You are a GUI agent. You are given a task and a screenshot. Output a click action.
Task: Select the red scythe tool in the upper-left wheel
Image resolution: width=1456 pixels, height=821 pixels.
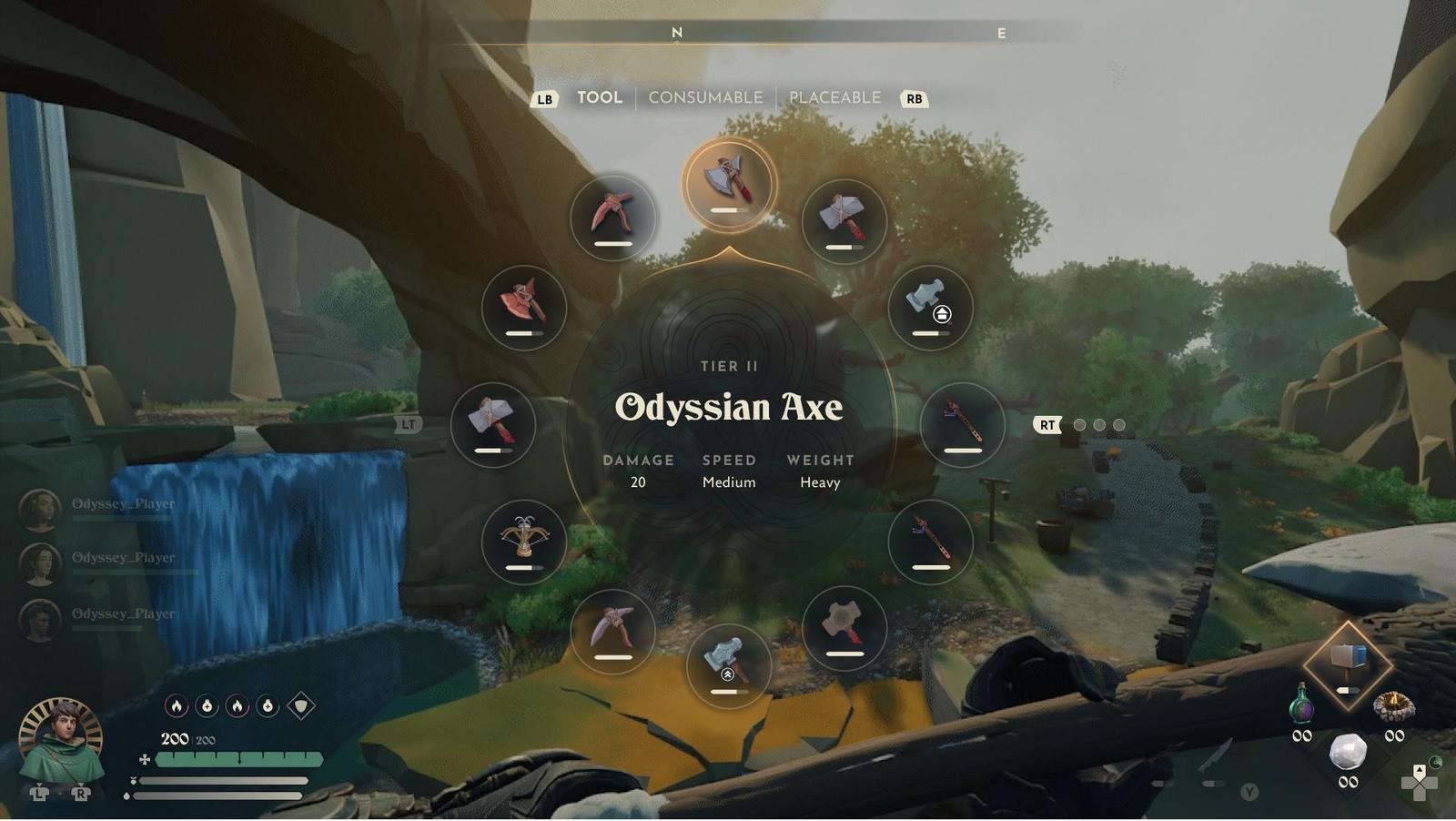(522, 308)
